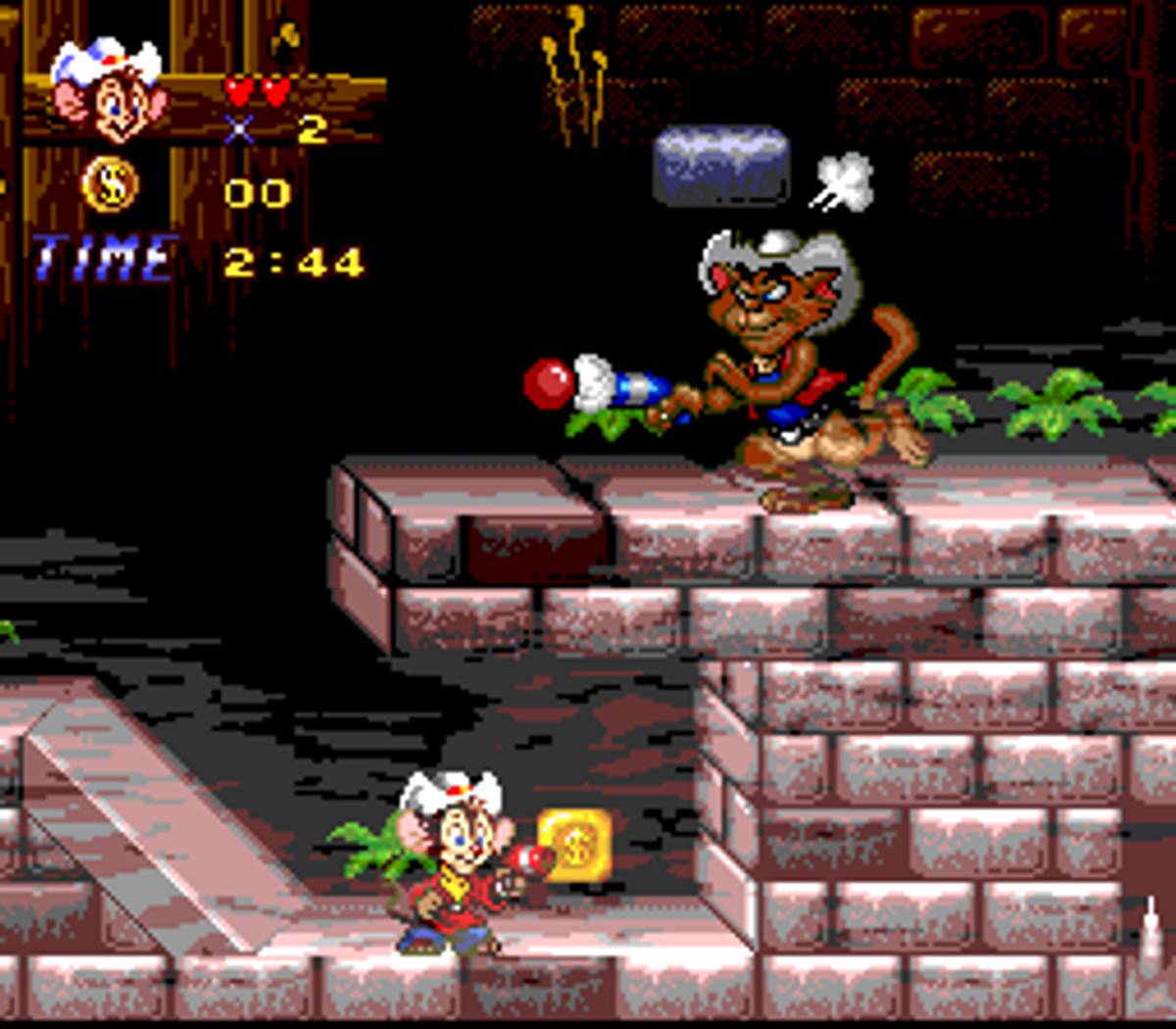Select the gold dollar coin HUD icon
The width and height of the screenshot is (1176, 1029).
tap(110, 185)
